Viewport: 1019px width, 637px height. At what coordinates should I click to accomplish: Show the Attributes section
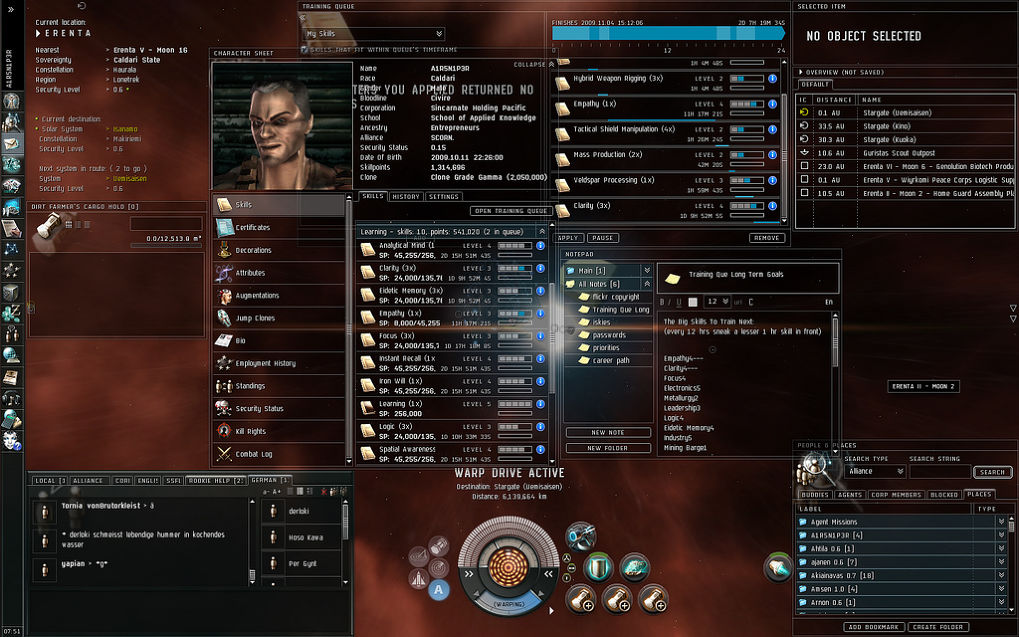tap(250, 272)
